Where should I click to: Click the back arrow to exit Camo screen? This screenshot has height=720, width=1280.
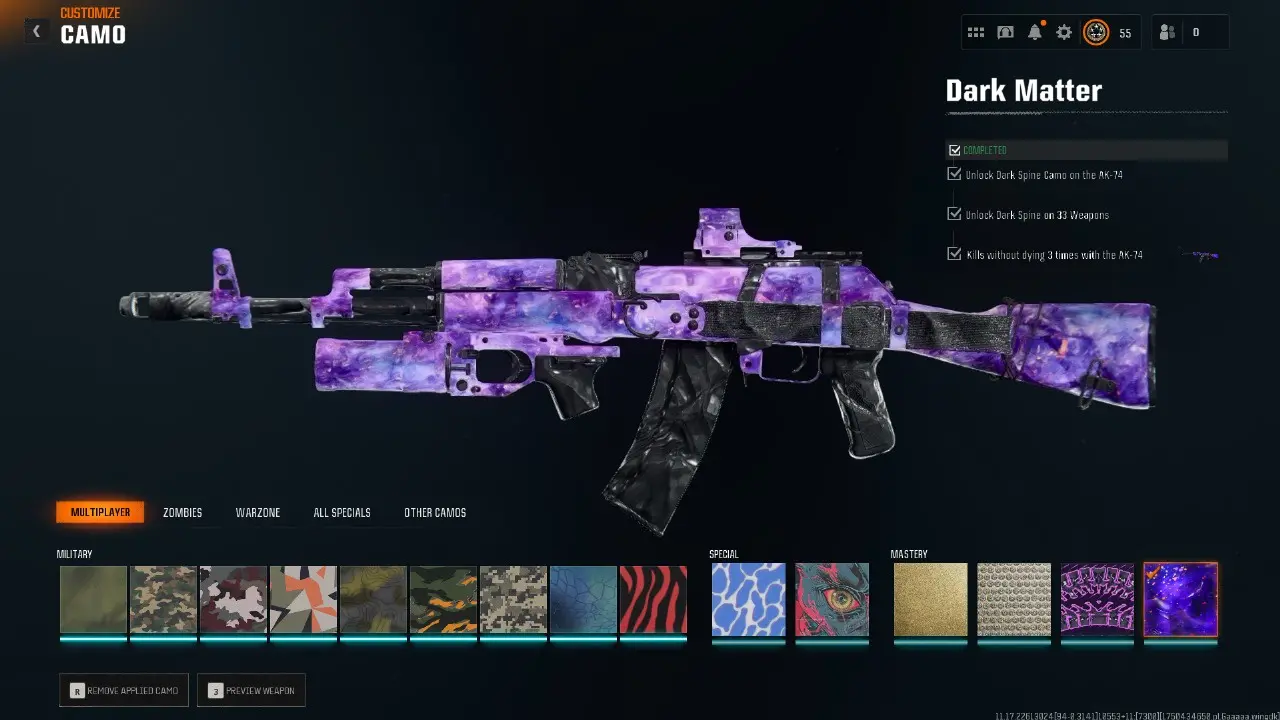click(36, 30)
